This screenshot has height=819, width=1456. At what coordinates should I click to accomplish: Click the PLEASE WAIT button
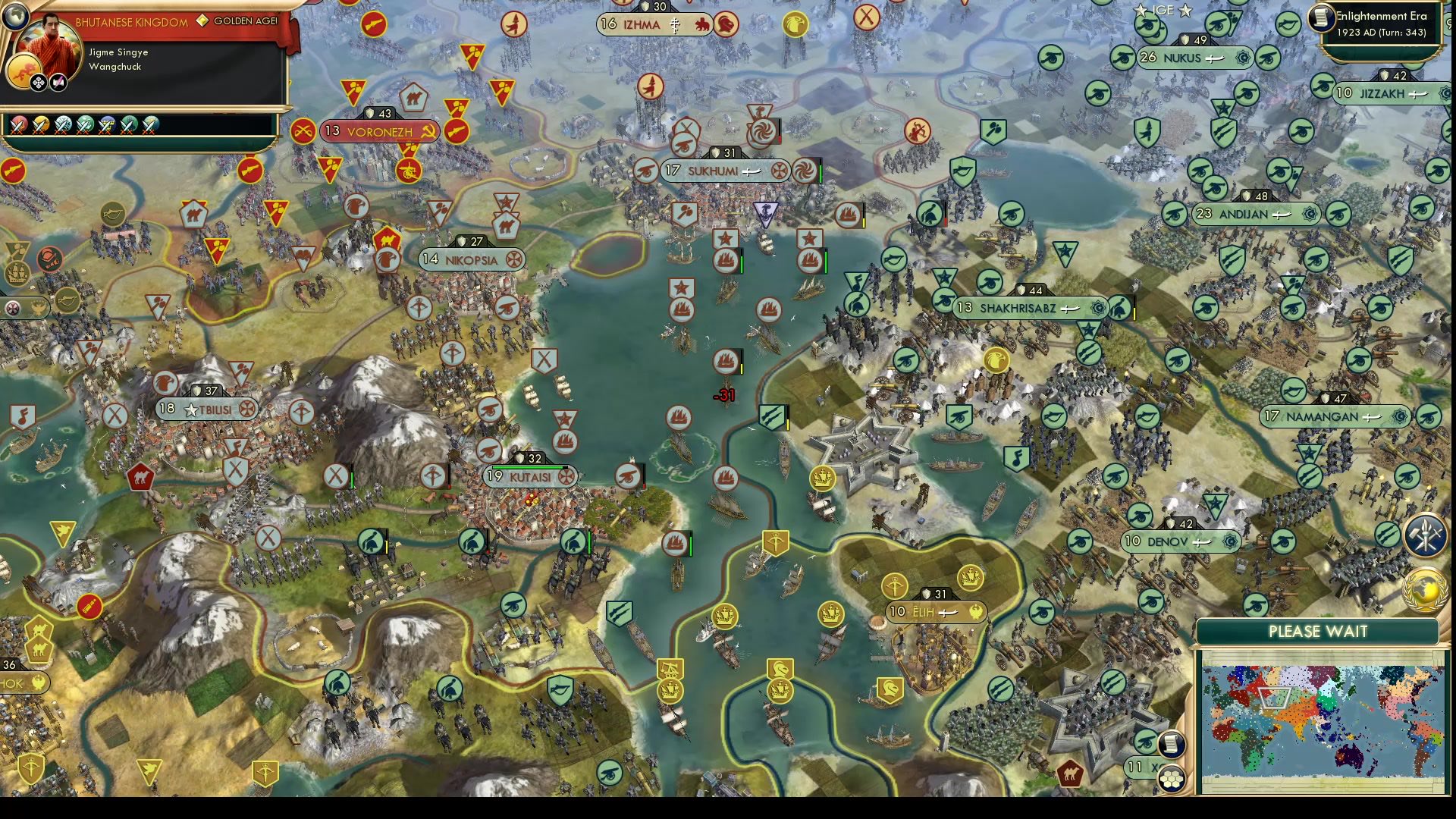click(1318, 631)
